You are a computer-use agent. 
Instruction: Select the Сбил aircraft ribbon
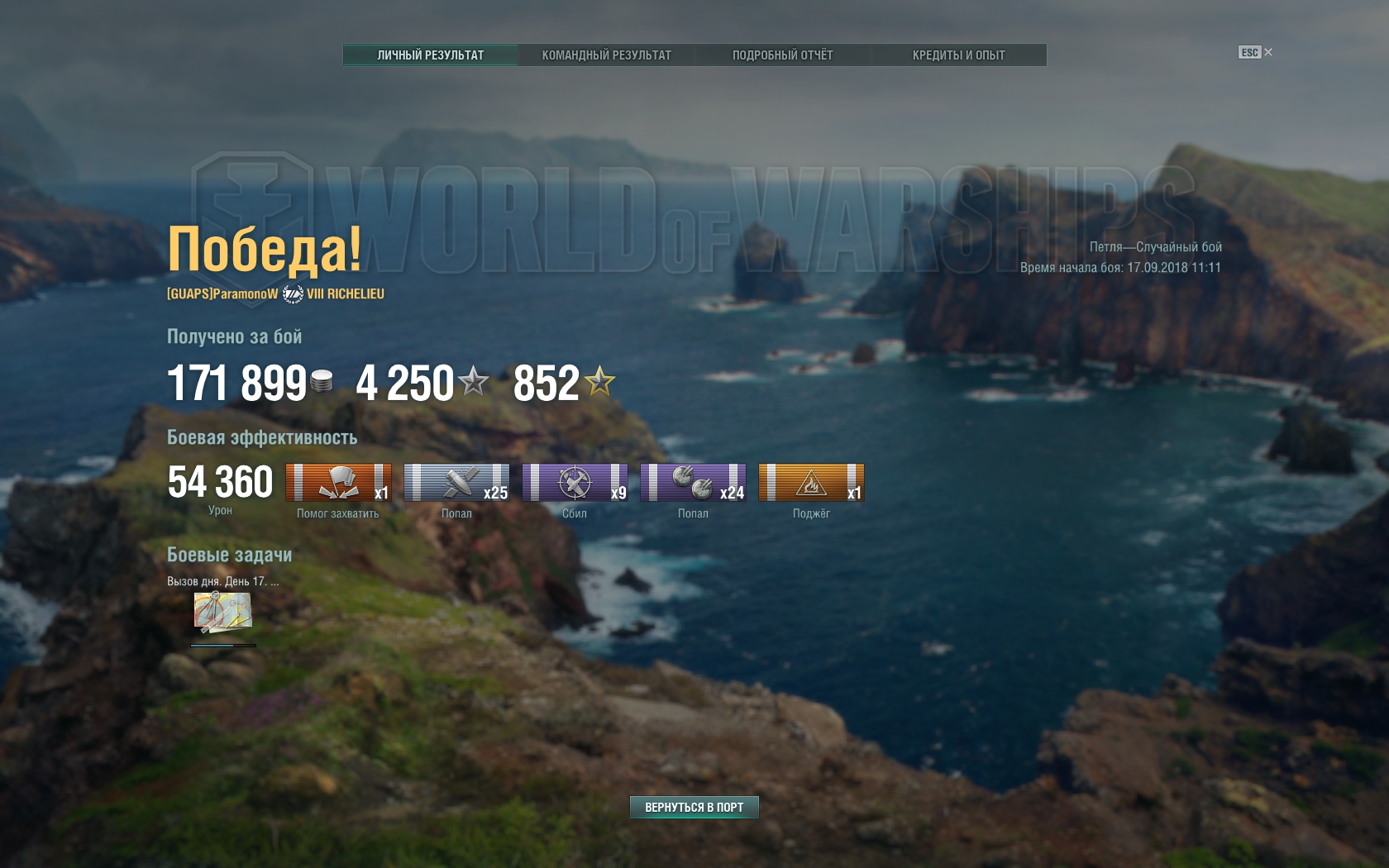click(575, 483)
